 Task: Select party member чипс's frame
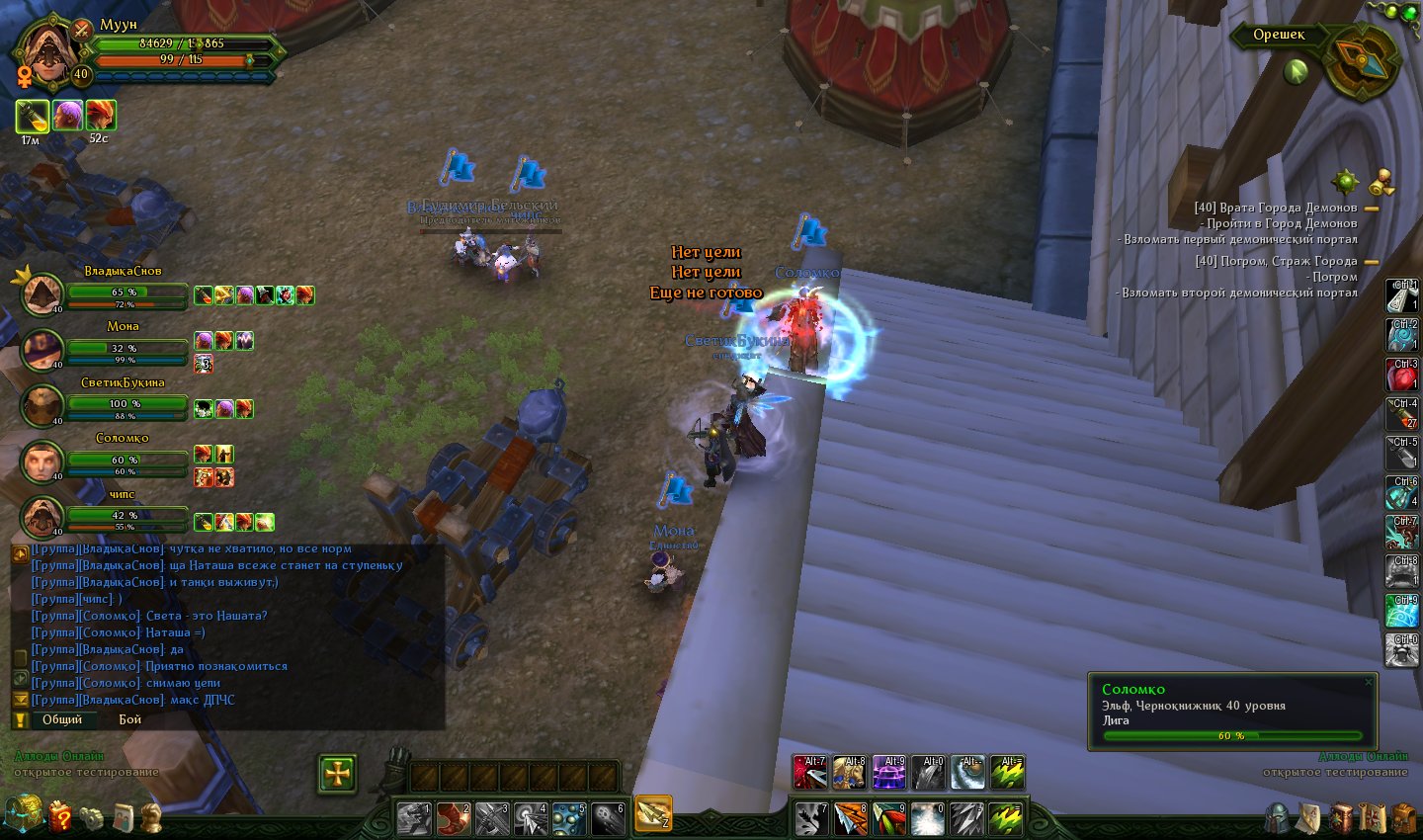pyautogui.click(x=43, y=517)
